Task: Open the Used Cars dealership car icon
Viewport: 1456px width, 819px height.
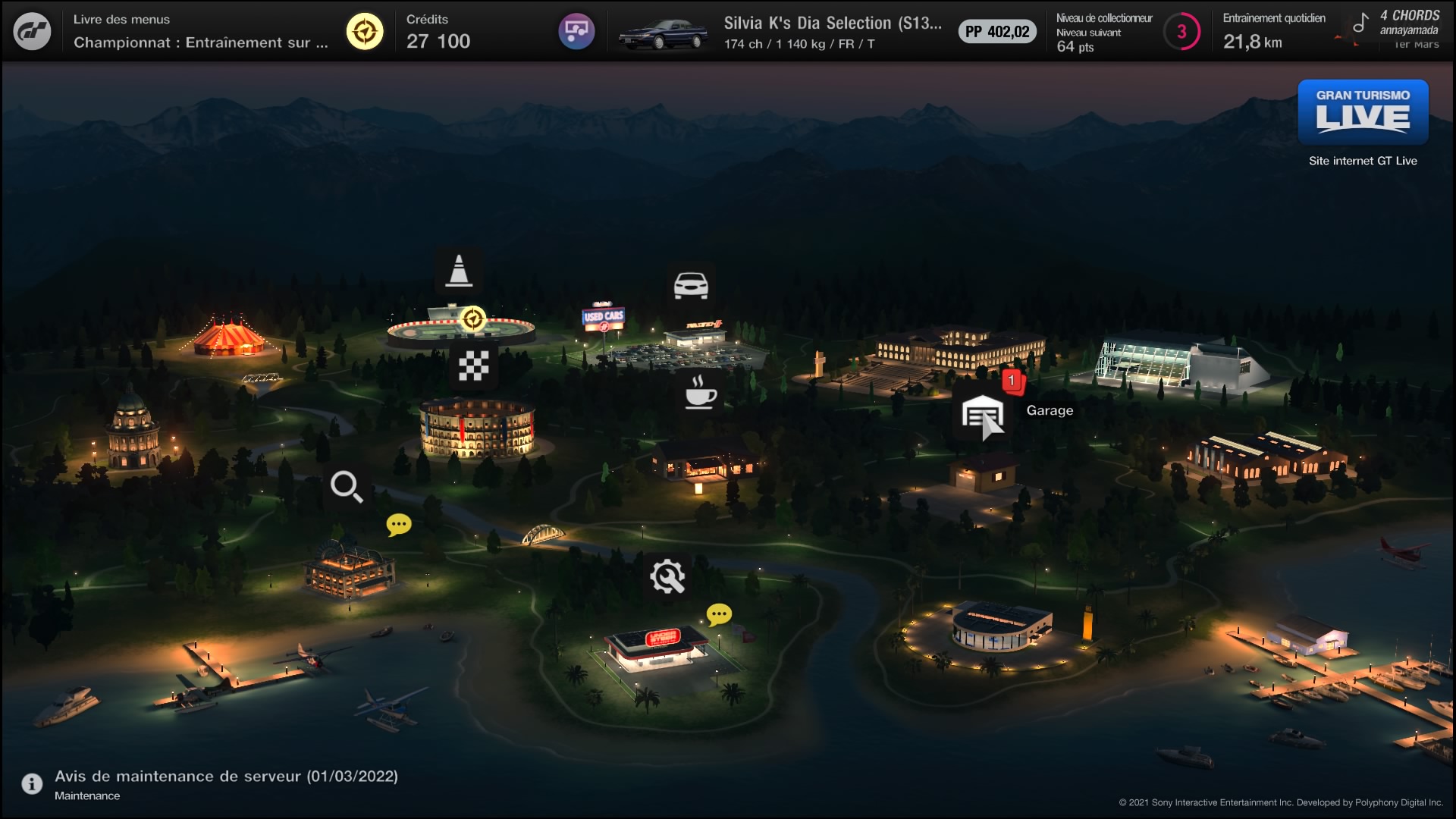Action: [691, 285]
